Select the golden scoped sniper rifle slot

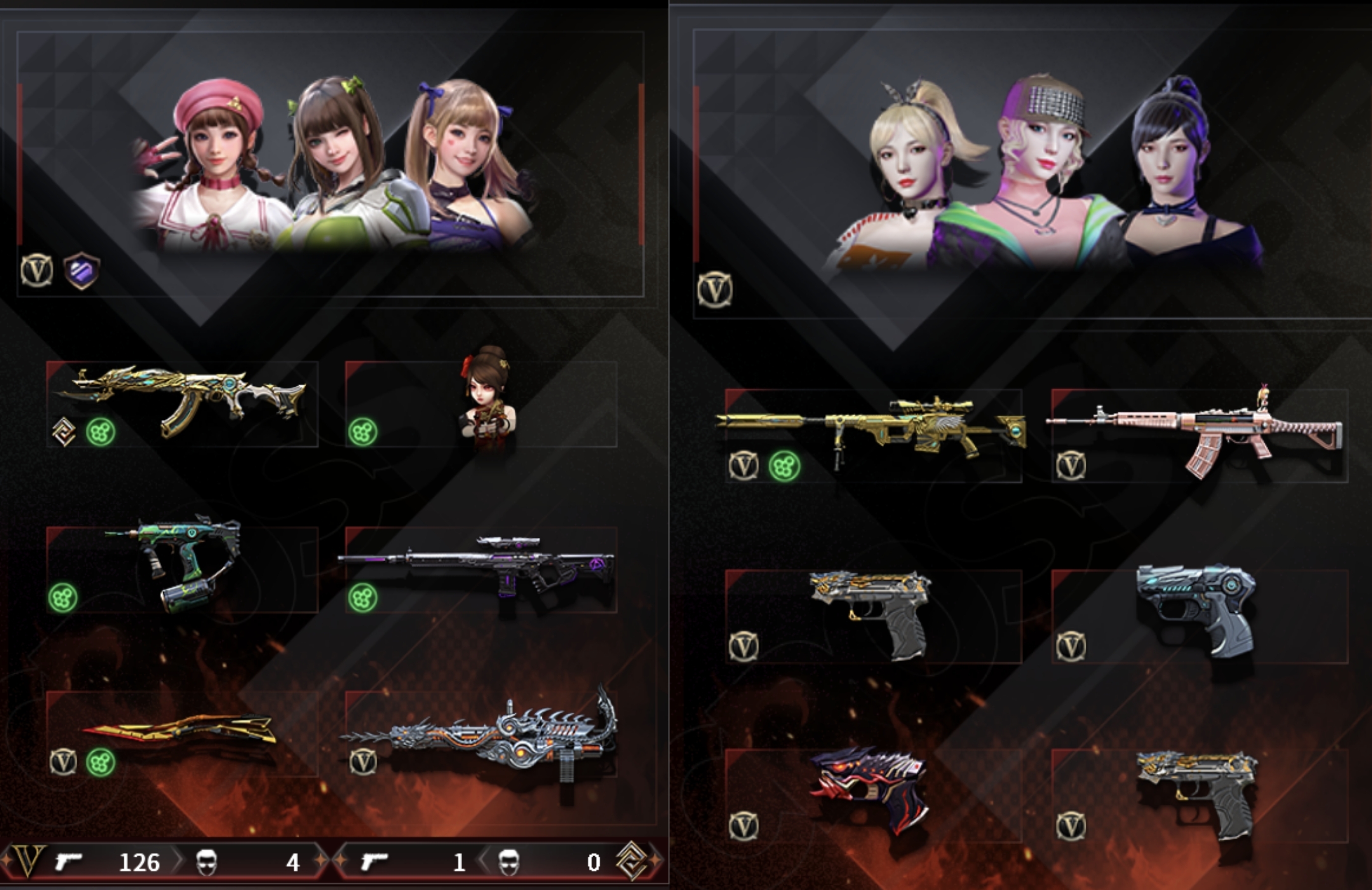click(873, 436)
